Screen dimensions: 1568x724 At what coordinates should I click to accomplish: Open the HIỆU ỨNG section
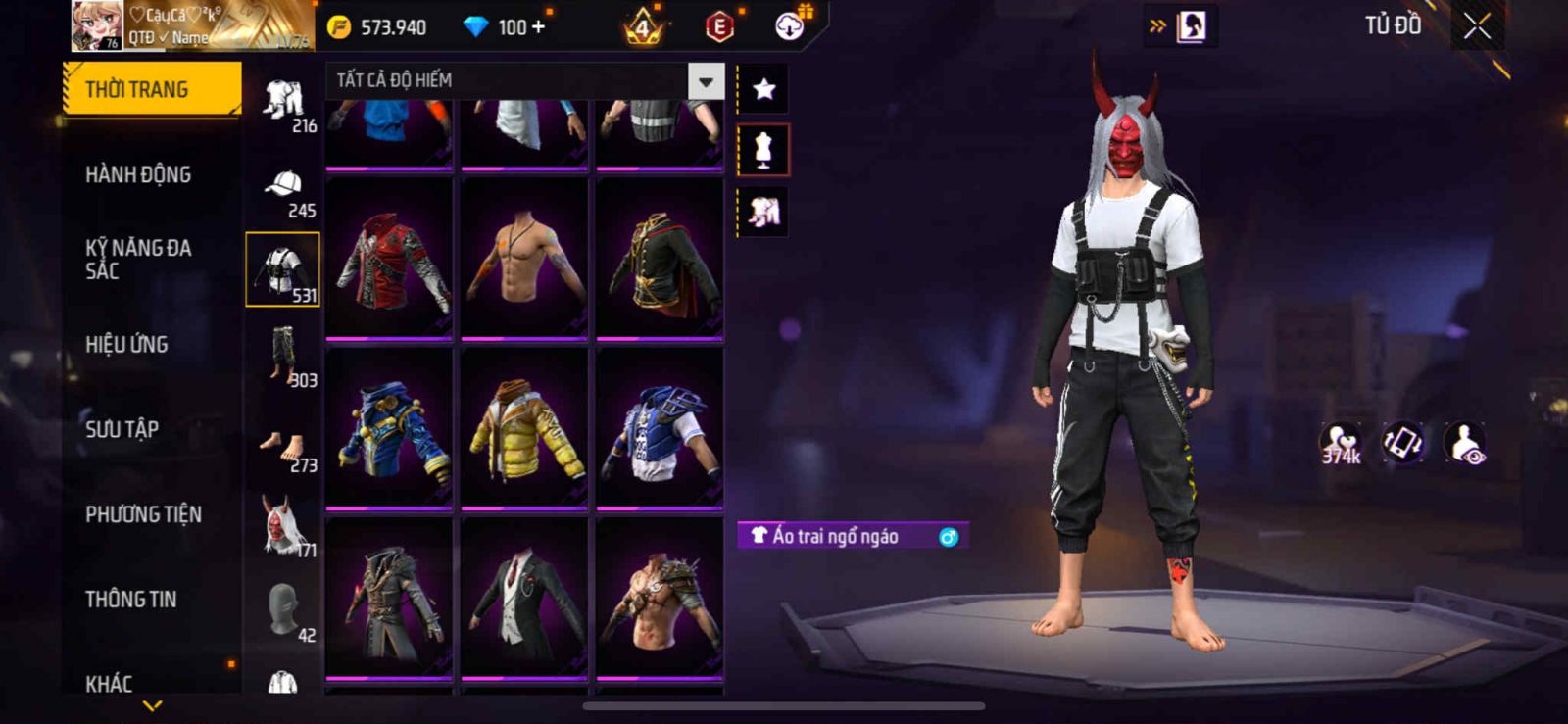126,344
